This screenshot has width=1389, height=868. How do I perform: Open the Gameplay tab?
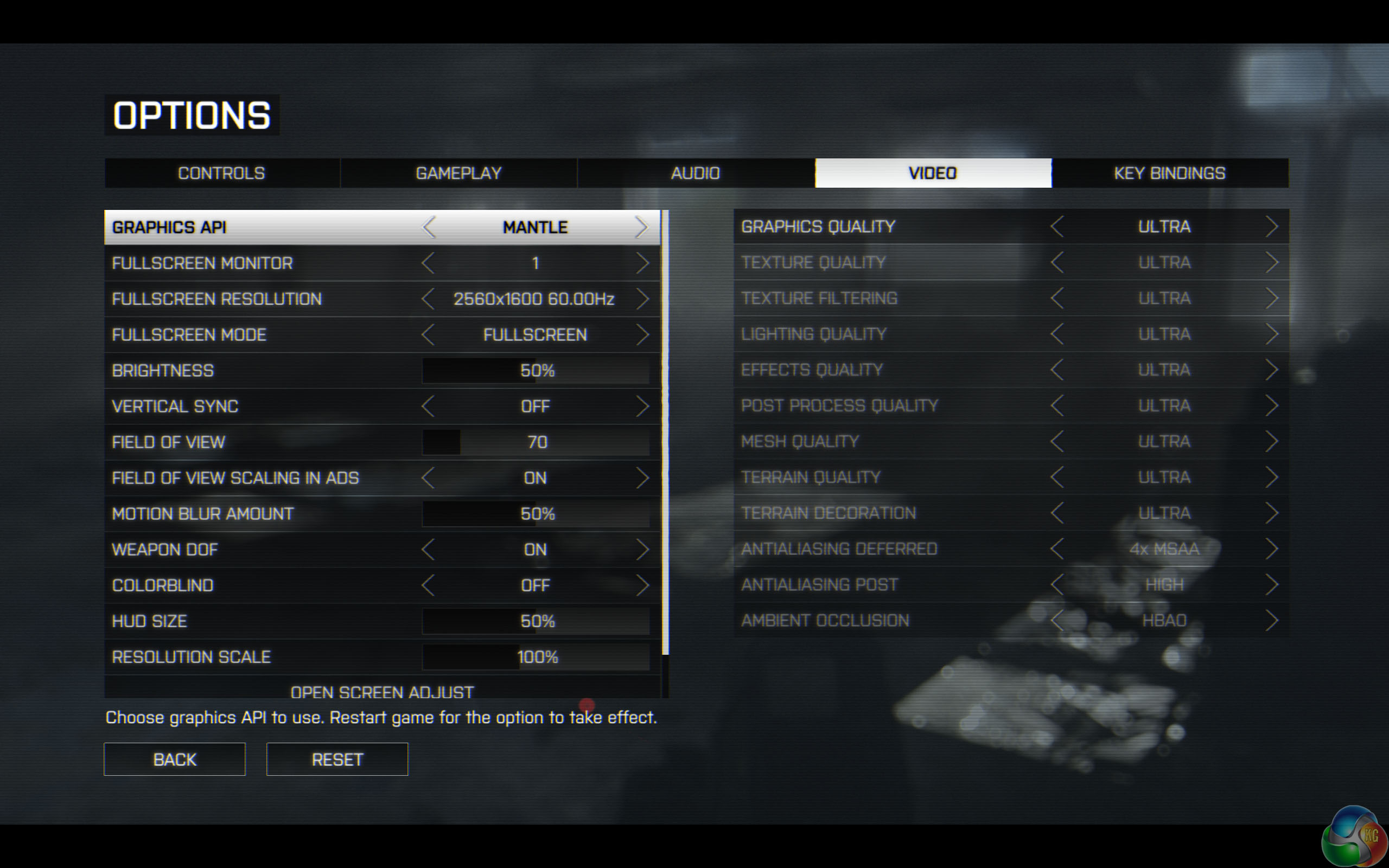(458, 173)
